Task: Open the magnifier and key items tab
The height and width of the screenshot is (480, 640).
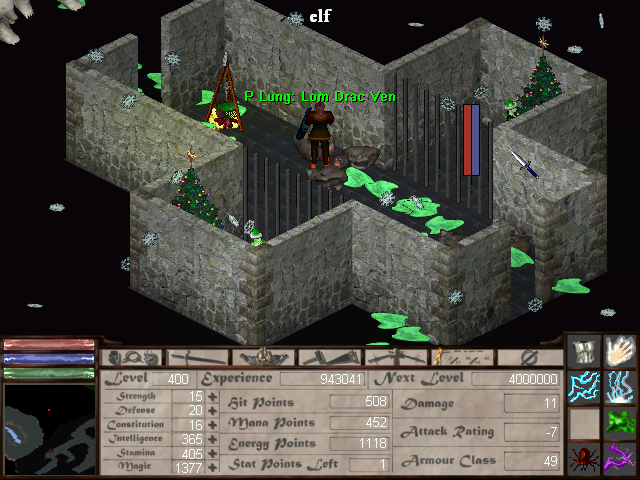Action: [133, 357]
